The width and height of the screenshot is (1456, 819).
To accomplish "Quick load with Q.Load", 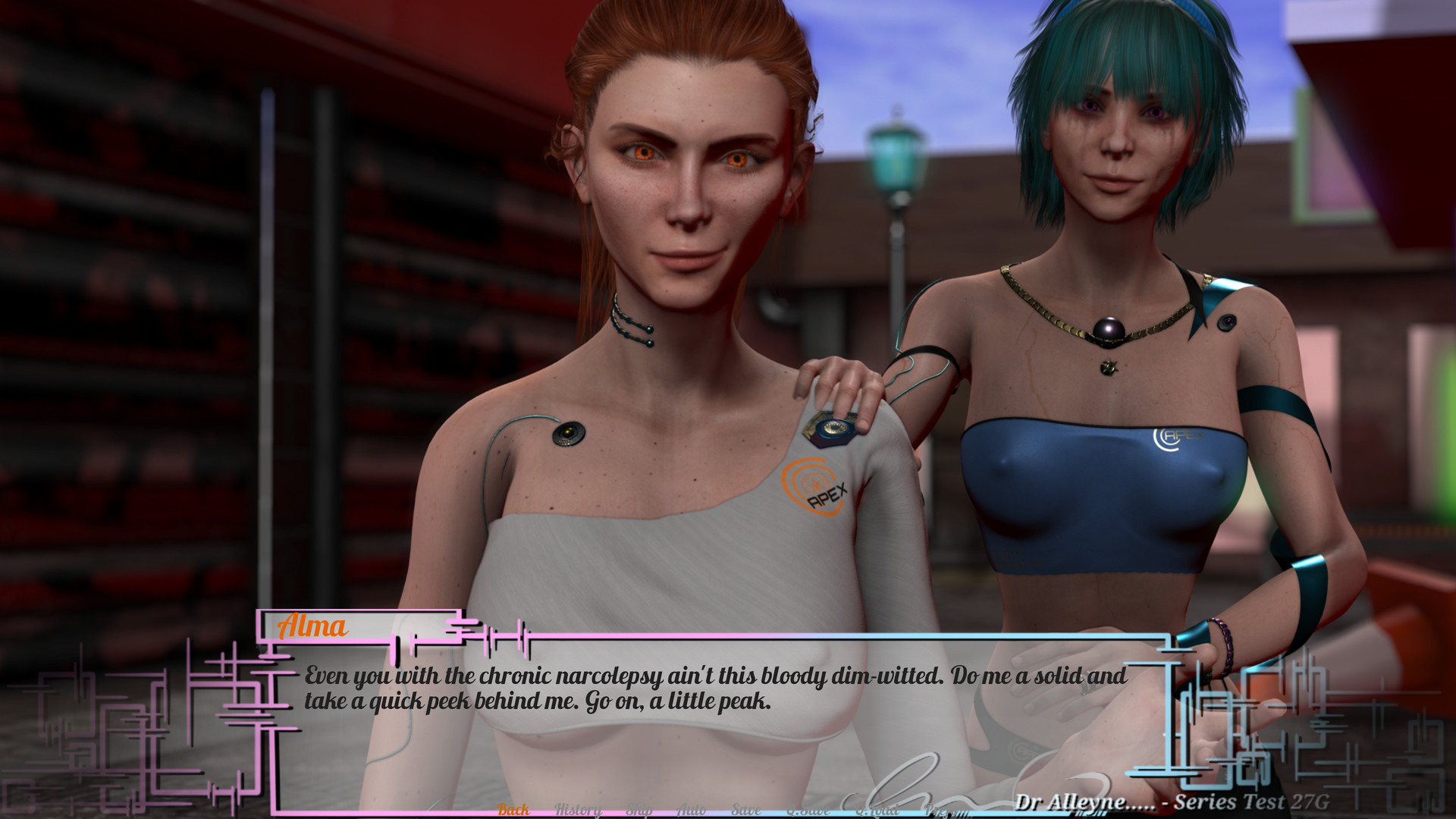I will (877, 808).
